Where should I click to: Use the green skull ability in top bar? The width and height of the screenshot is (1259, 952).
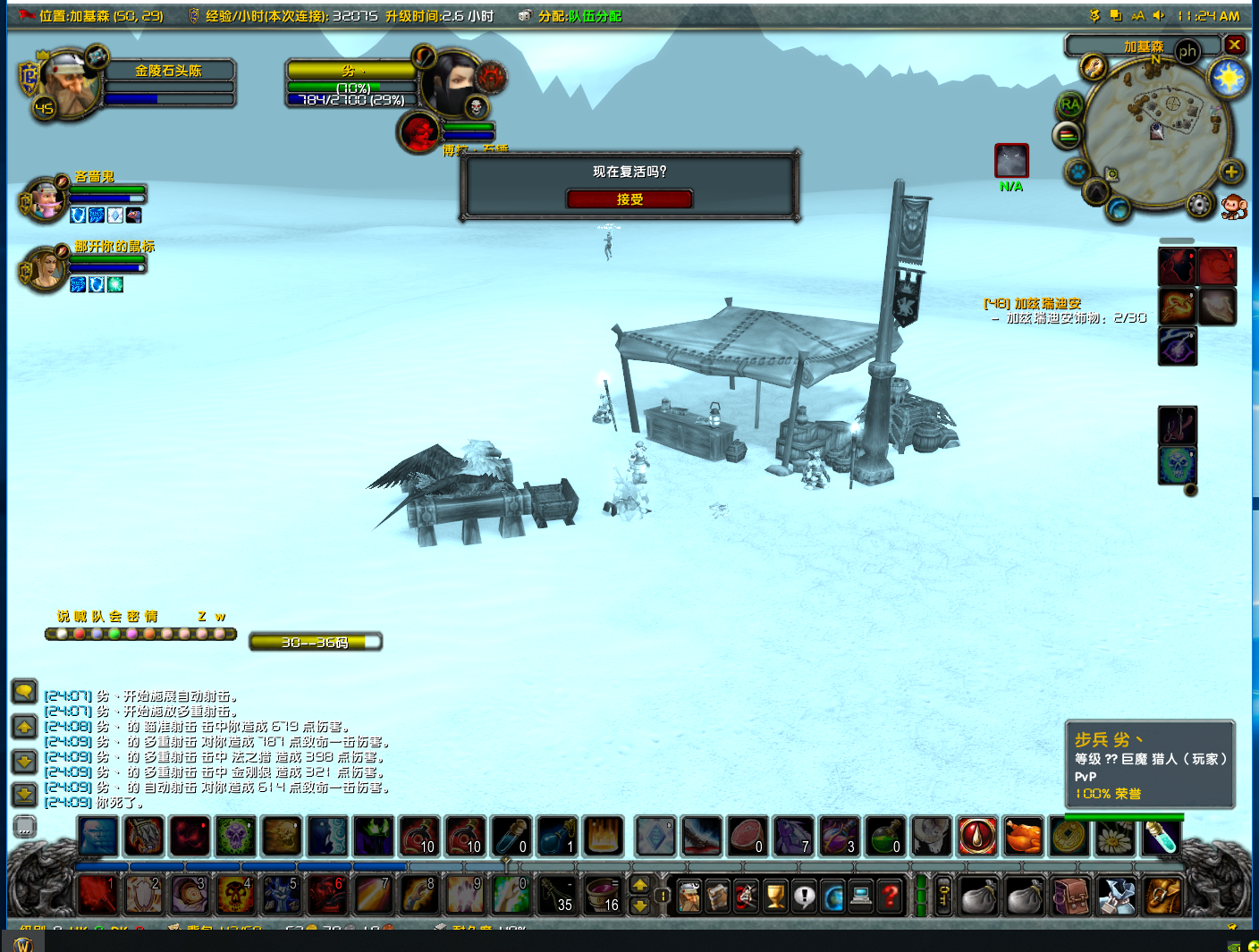pos(235,838)
